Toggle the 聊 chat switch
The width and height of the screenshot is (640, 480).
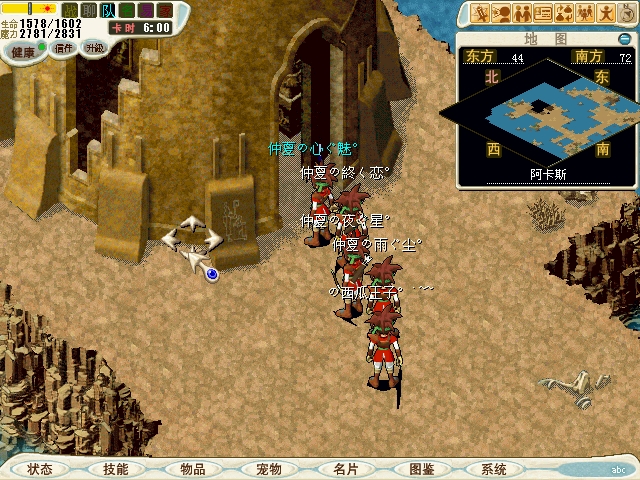(x=88, y=10)
